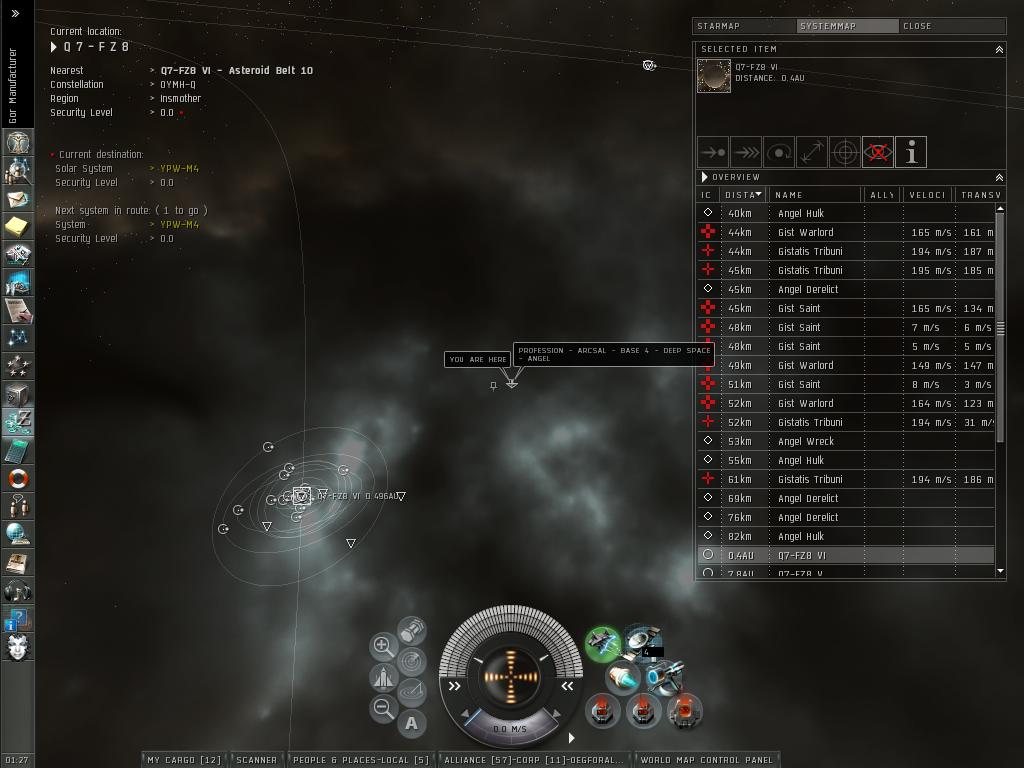Open the Scanner panel
Image resolution: width=1024 pixels, height=768 pixels.
(257, 760)
